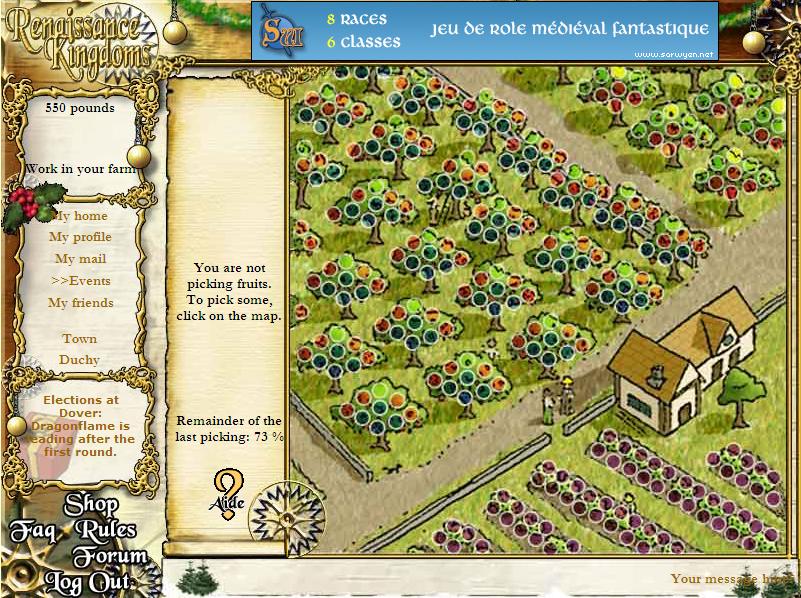801x598 pixels.
Task: View My friends list
Action: [80, 303]
